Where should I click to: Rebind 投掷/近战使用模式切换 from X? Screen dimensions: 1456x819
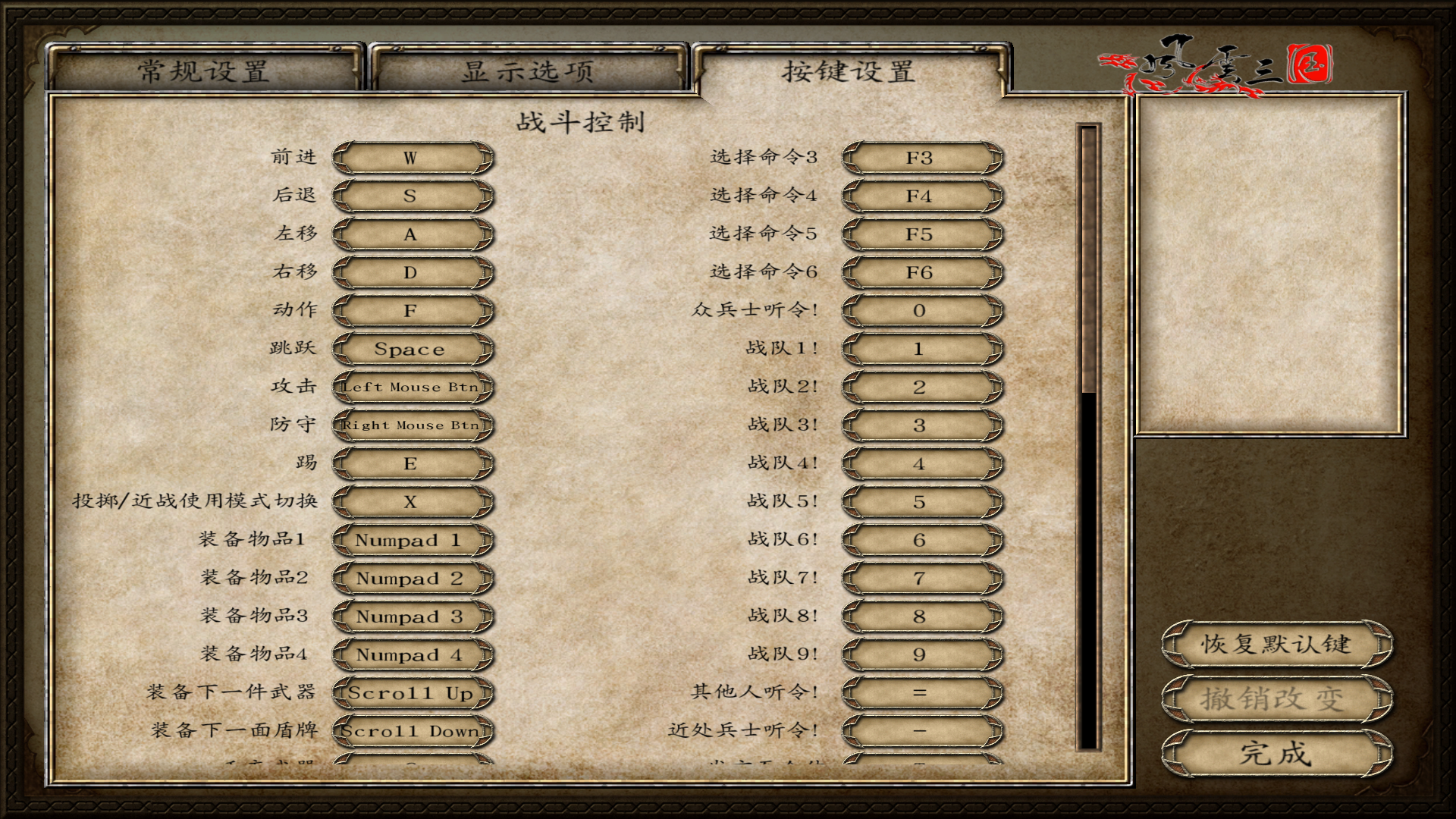click(410, 502)
